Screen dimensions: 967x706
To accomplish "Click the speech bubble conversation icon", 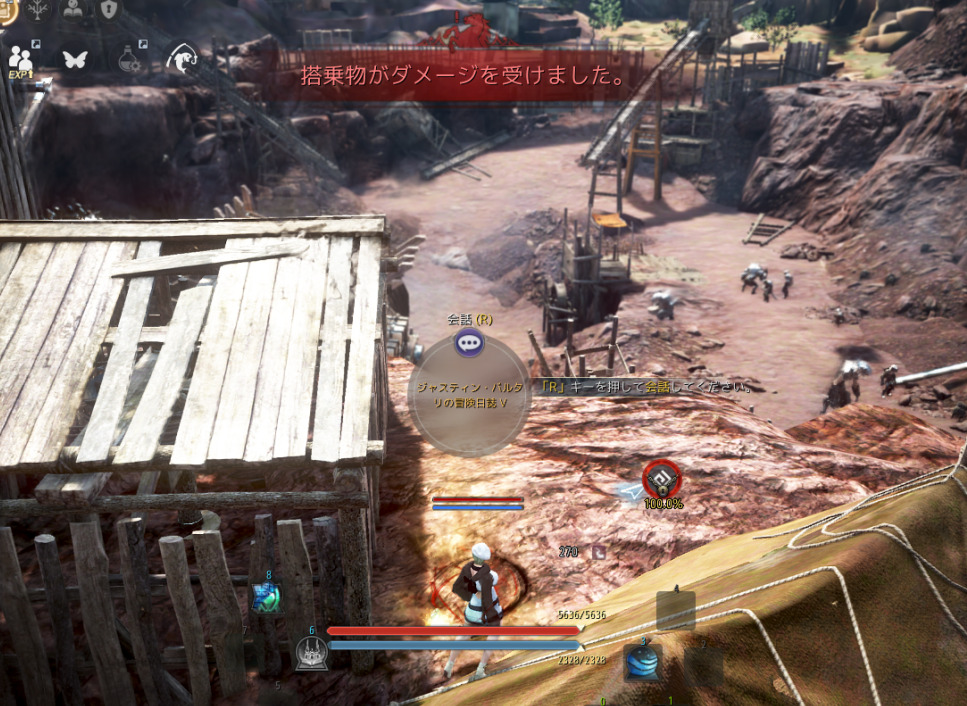I will (x=468, y=344).
